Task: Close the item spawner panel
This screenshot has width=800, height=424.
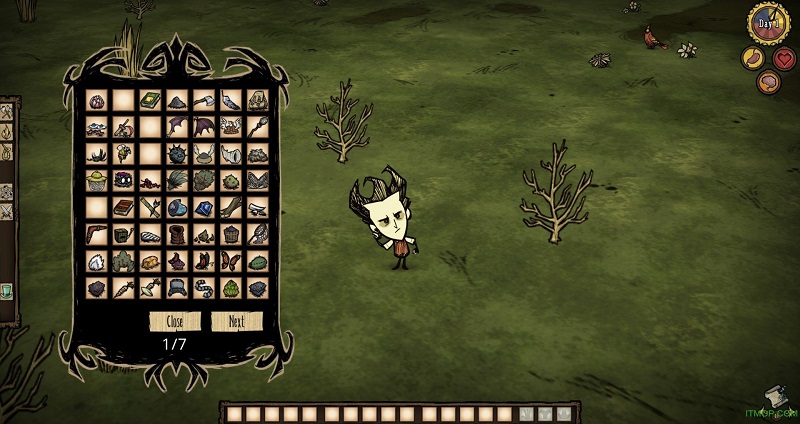Action: click(x=175, y=322)
